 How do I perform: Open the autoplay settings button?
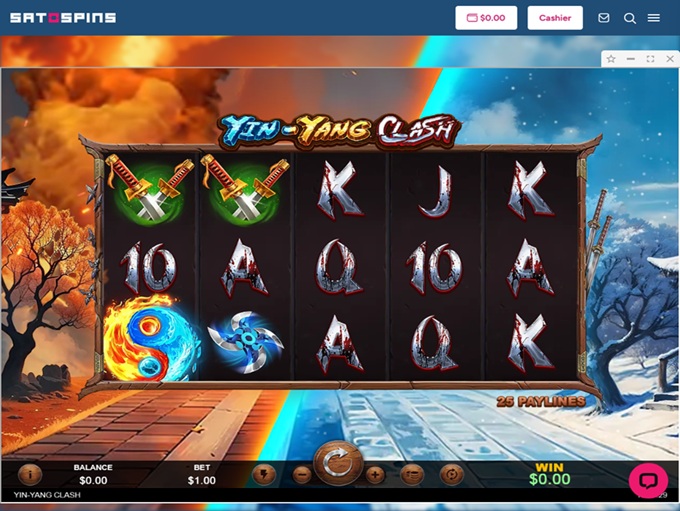click(451, 474)
